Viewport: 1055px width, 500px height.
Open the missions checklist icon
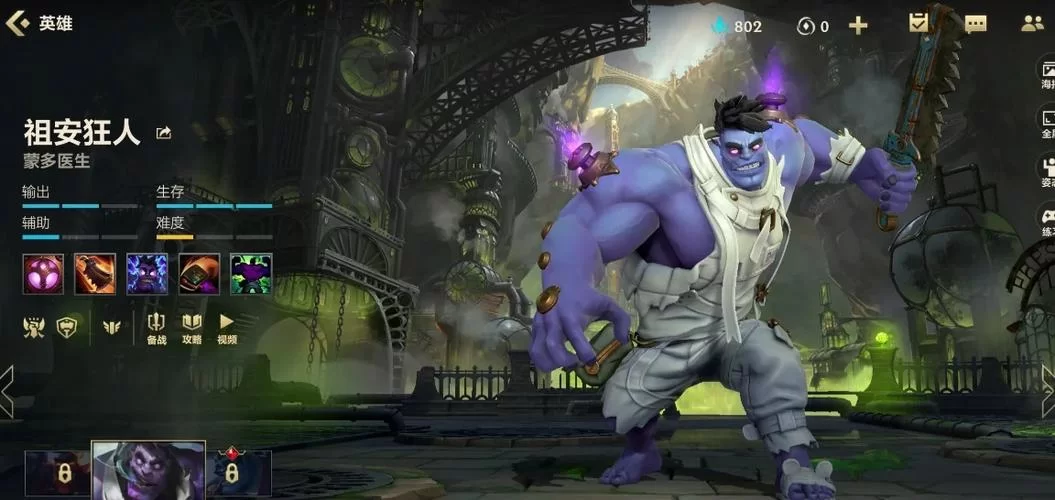(x=919, y=24)
